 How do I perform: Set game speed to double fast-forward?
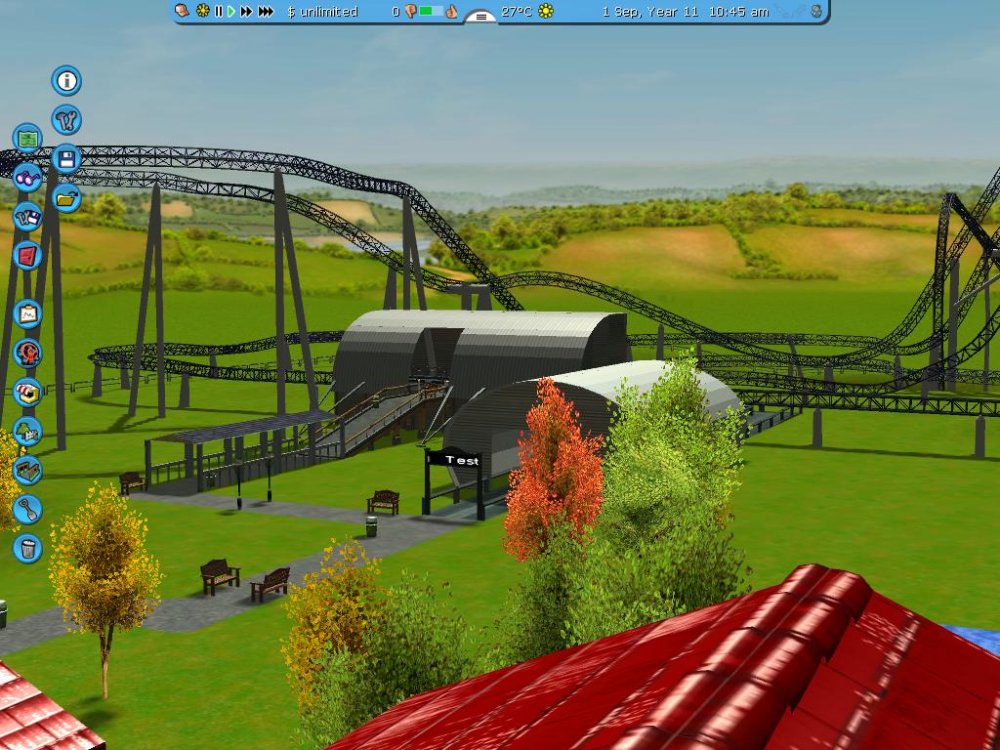(246, 11)
